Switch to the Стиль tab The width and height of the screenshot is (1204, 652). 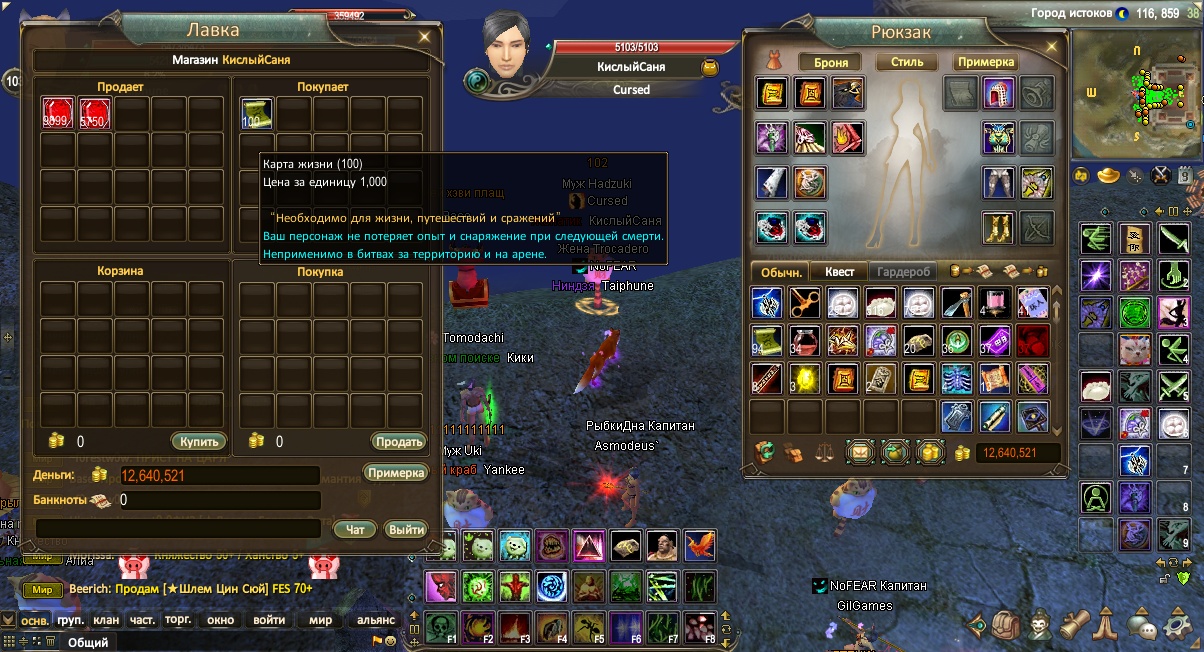pos(907,62)
